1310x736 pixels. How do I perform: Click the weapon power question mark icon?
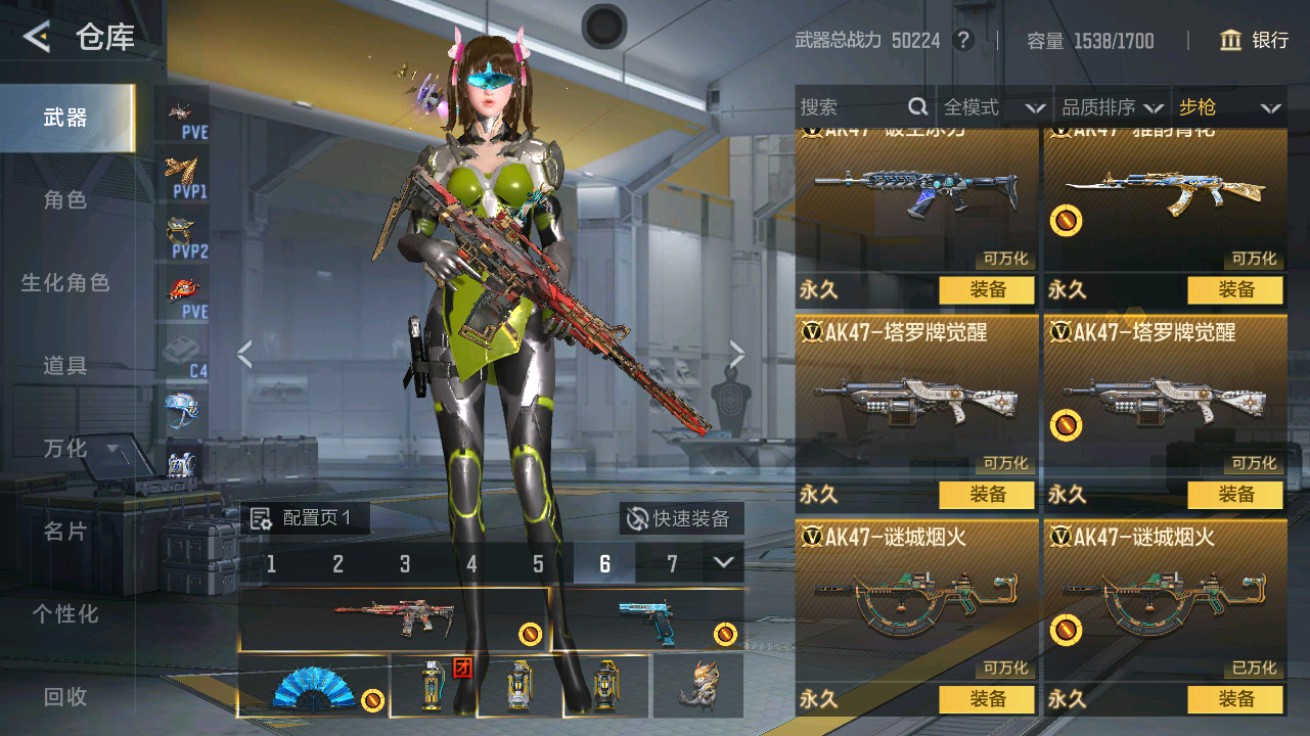(963, 40)
